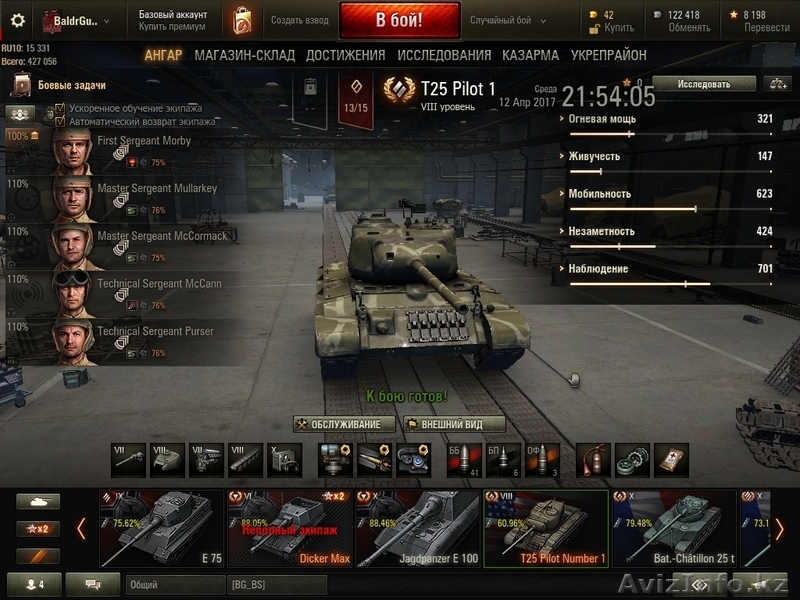Click the «Исследовать» research button
Image resolution: width=800 pixels, height=600 pixels.
(704, 84)
